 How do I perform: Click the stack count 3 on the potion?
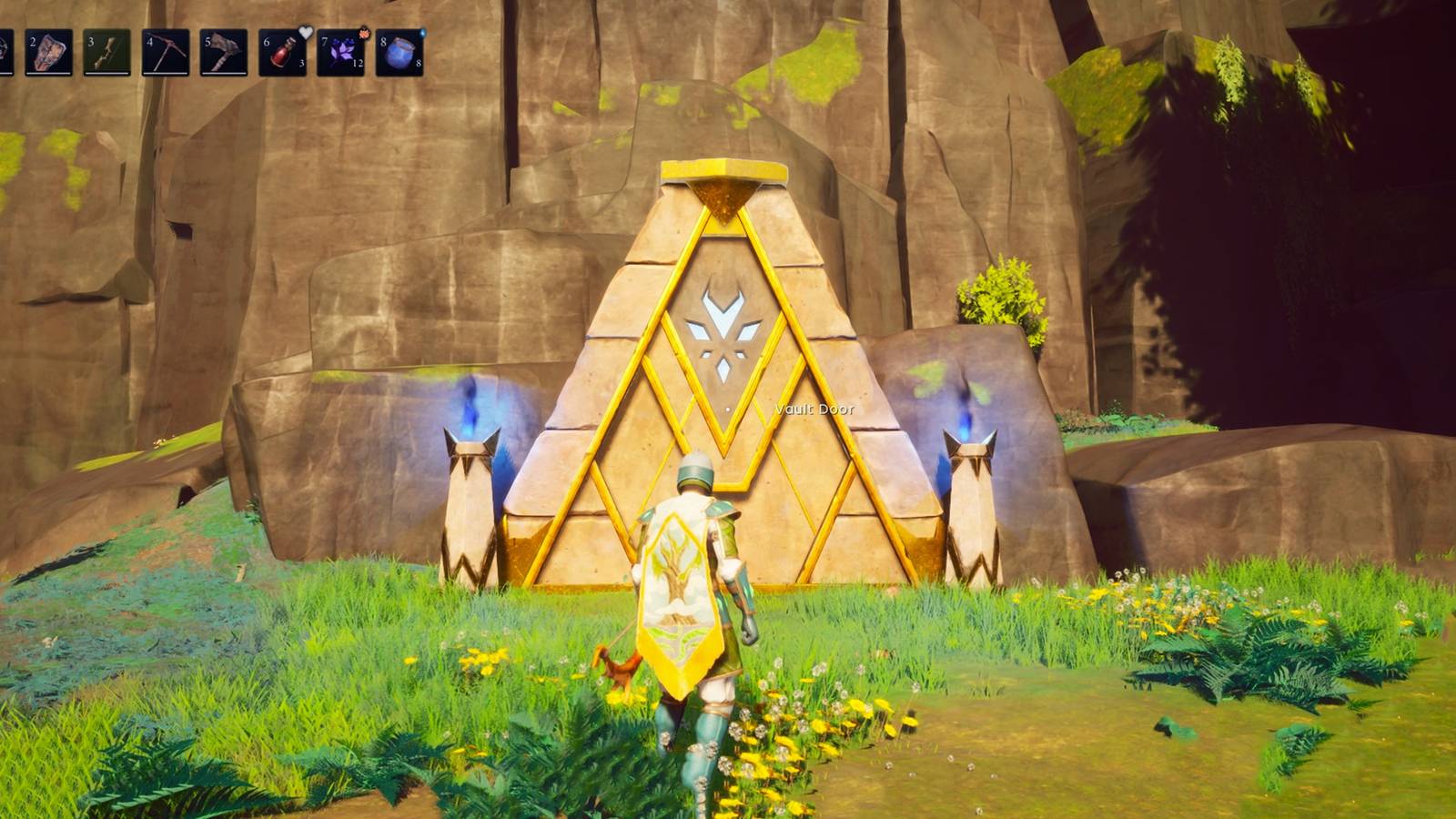coord(300,61)
